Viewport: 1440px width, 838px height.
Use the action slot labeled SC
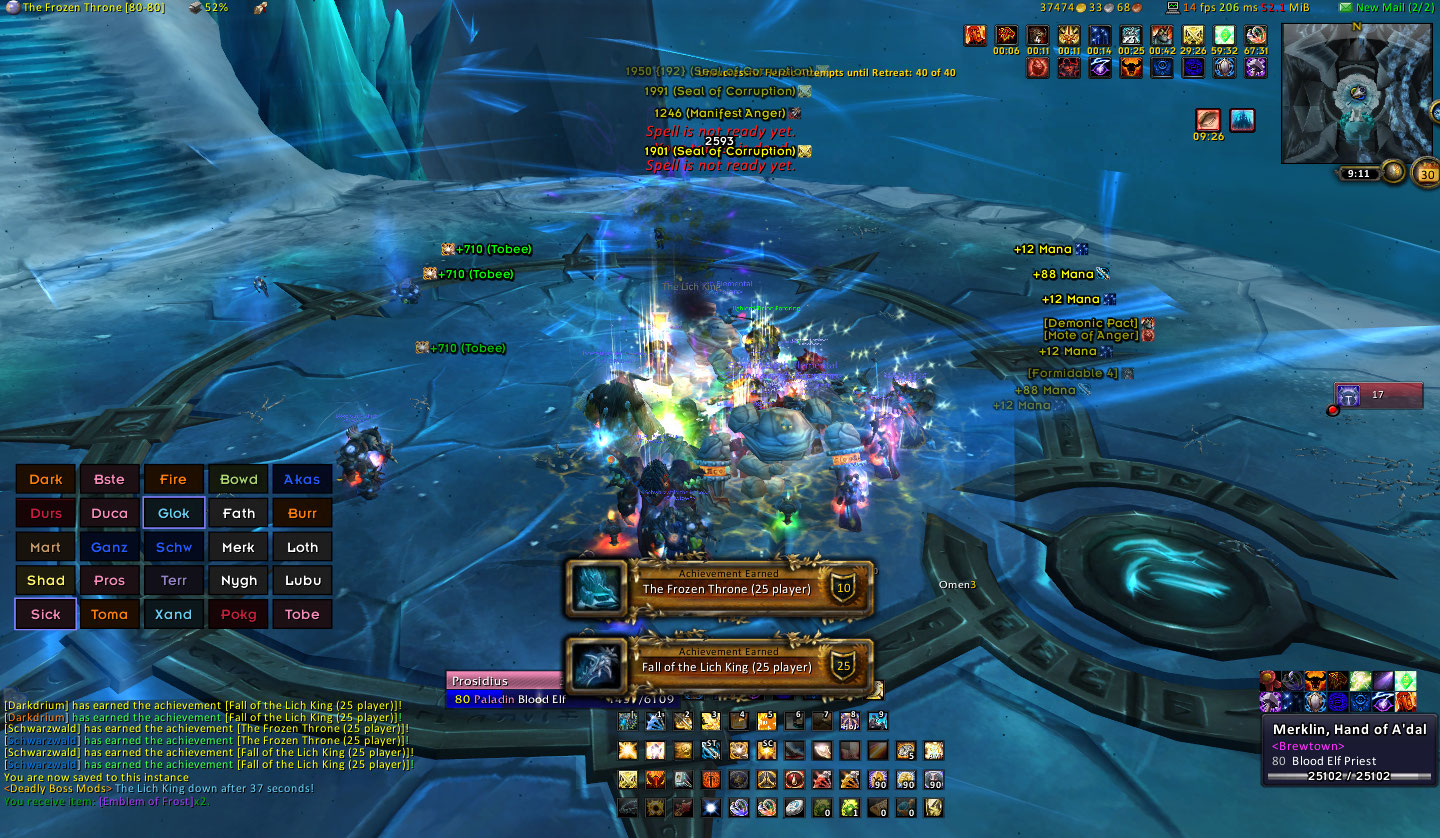click(767, 750)
